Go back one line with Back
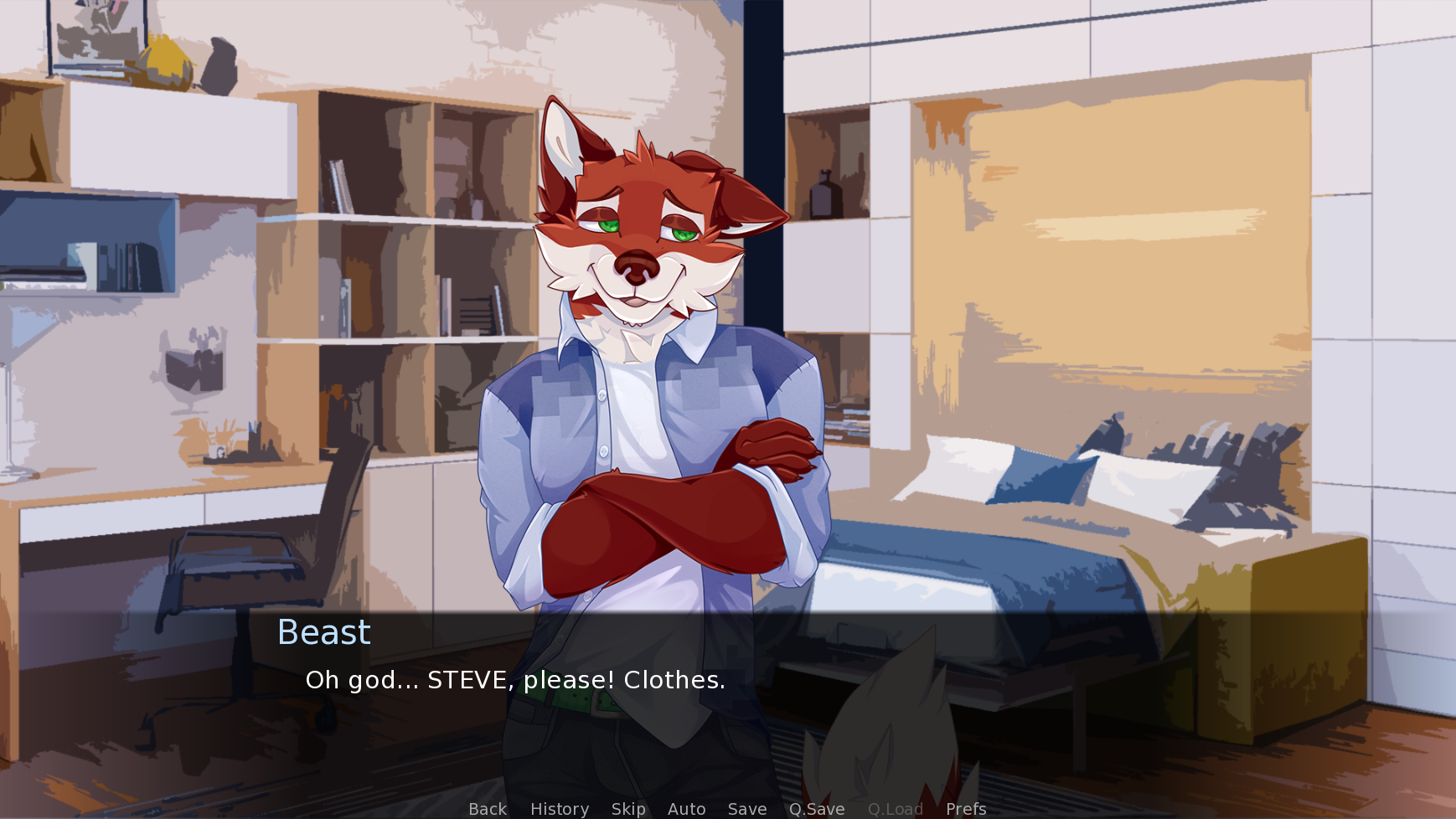Viewport: 1456px width, 819px height. pyautogui.click(x=488, y=809)
